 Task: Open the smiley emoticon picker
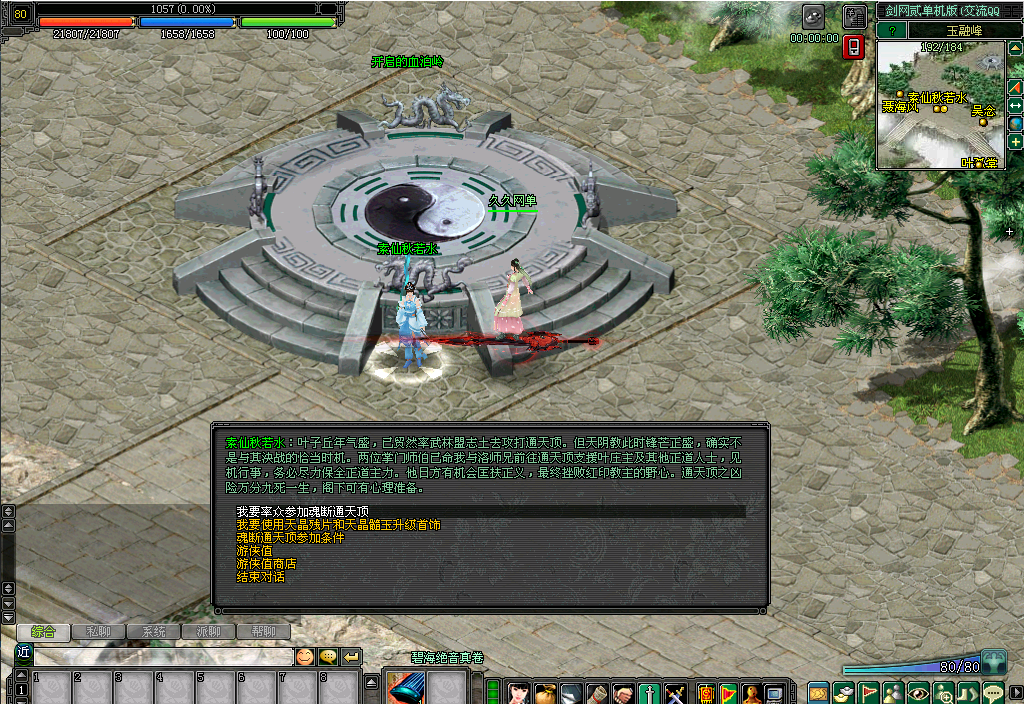coord(304,657)
